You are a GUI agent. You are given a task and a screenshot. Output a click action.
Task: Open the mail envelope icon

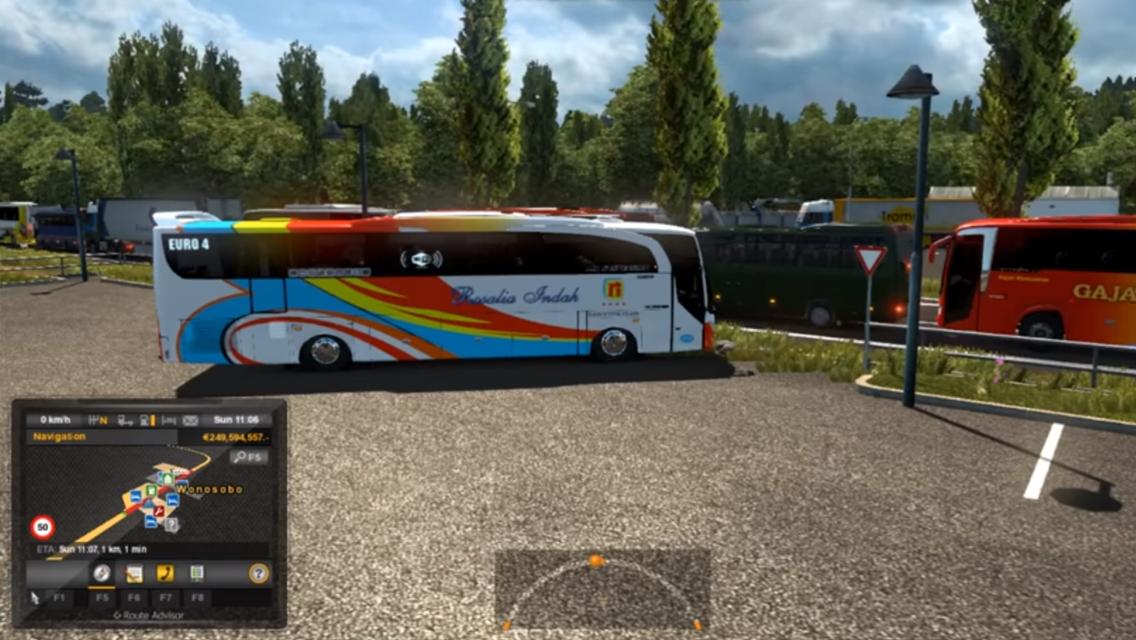190,420
